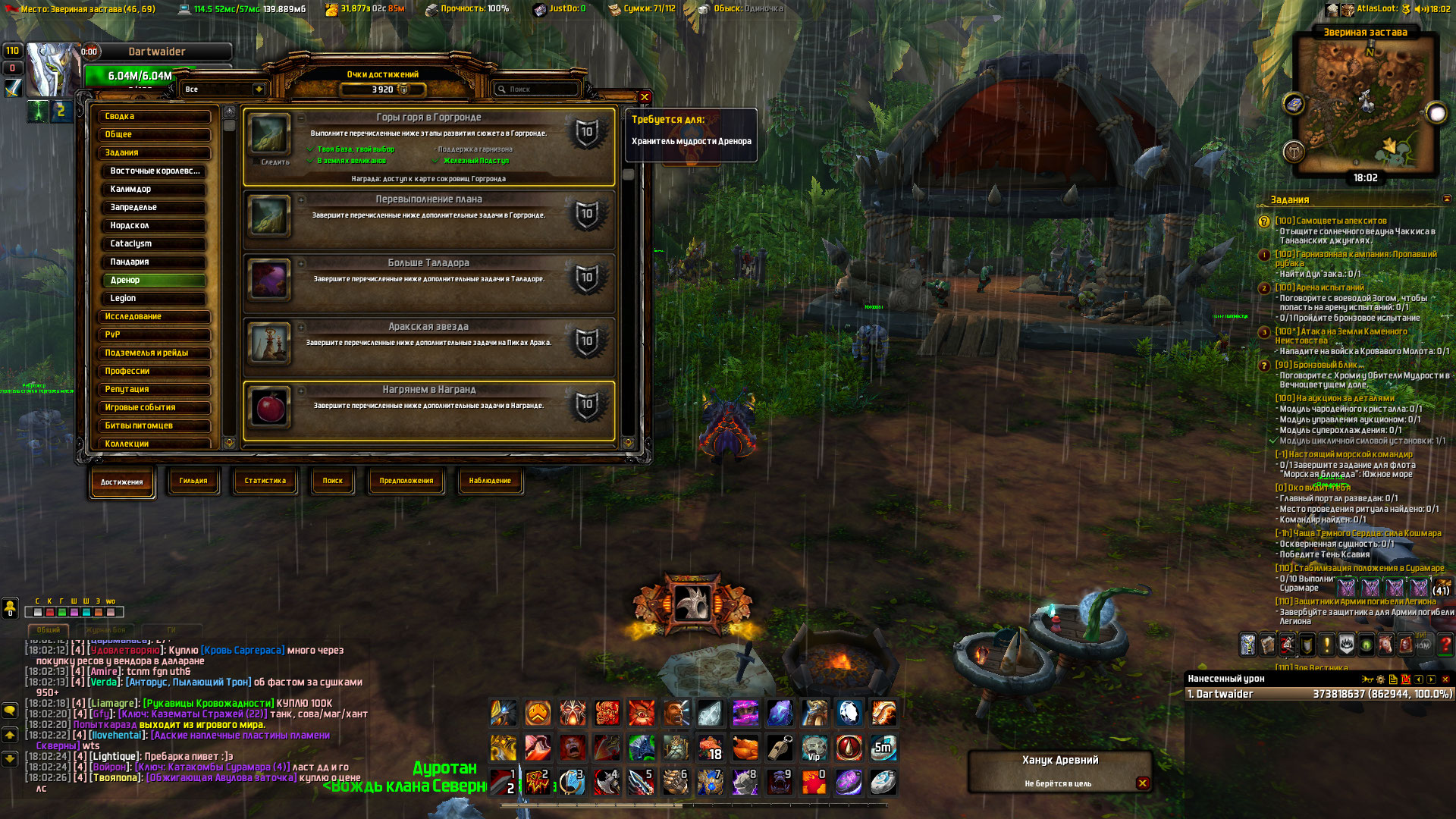Switch to the Статистика tab
This screenshot has width=1456, height=819.
(265, 481)
